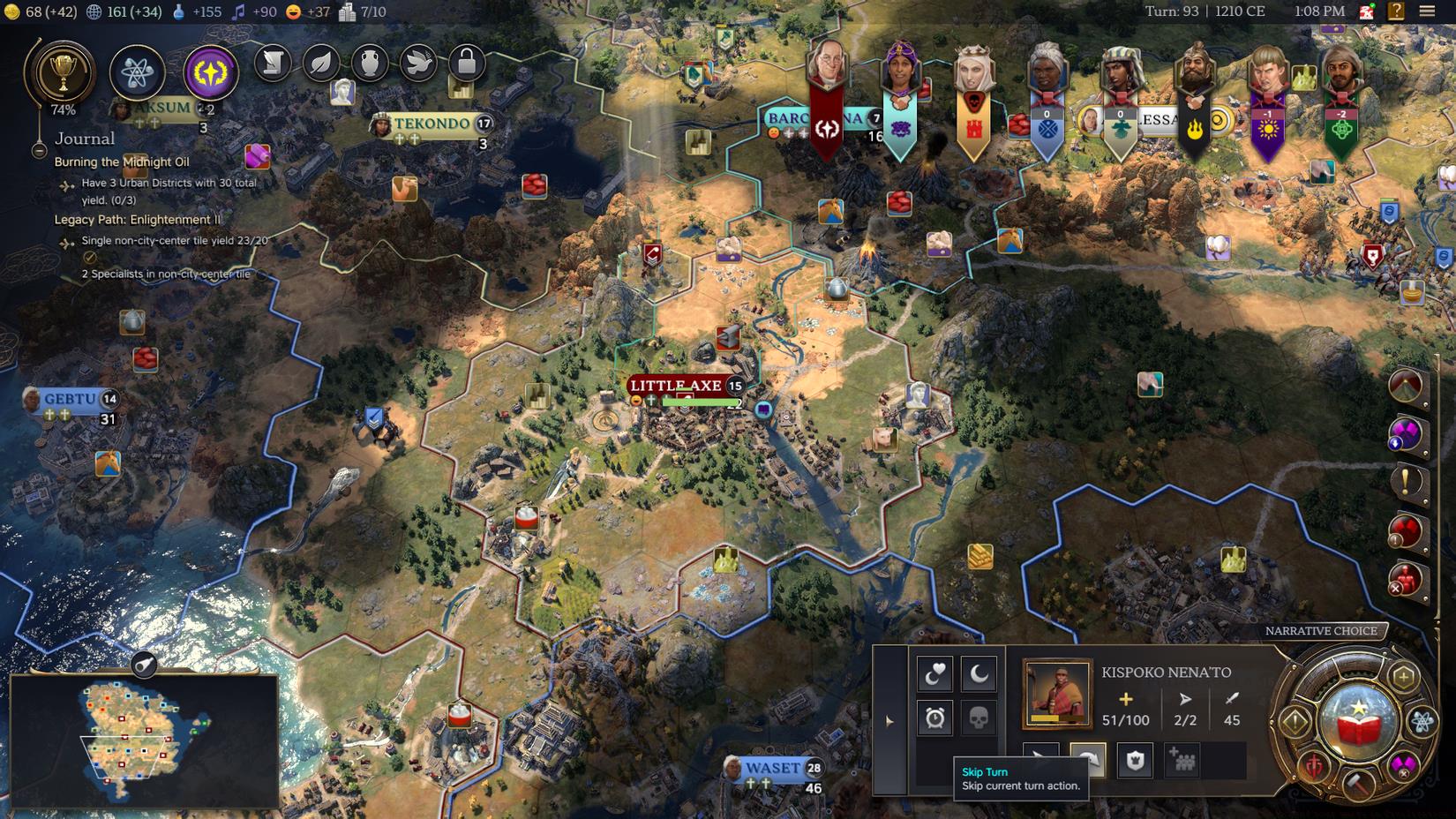Click the hammer button on the turn wheel
This screenshot has width=1456, height=819.
(x=1359, y=785)
